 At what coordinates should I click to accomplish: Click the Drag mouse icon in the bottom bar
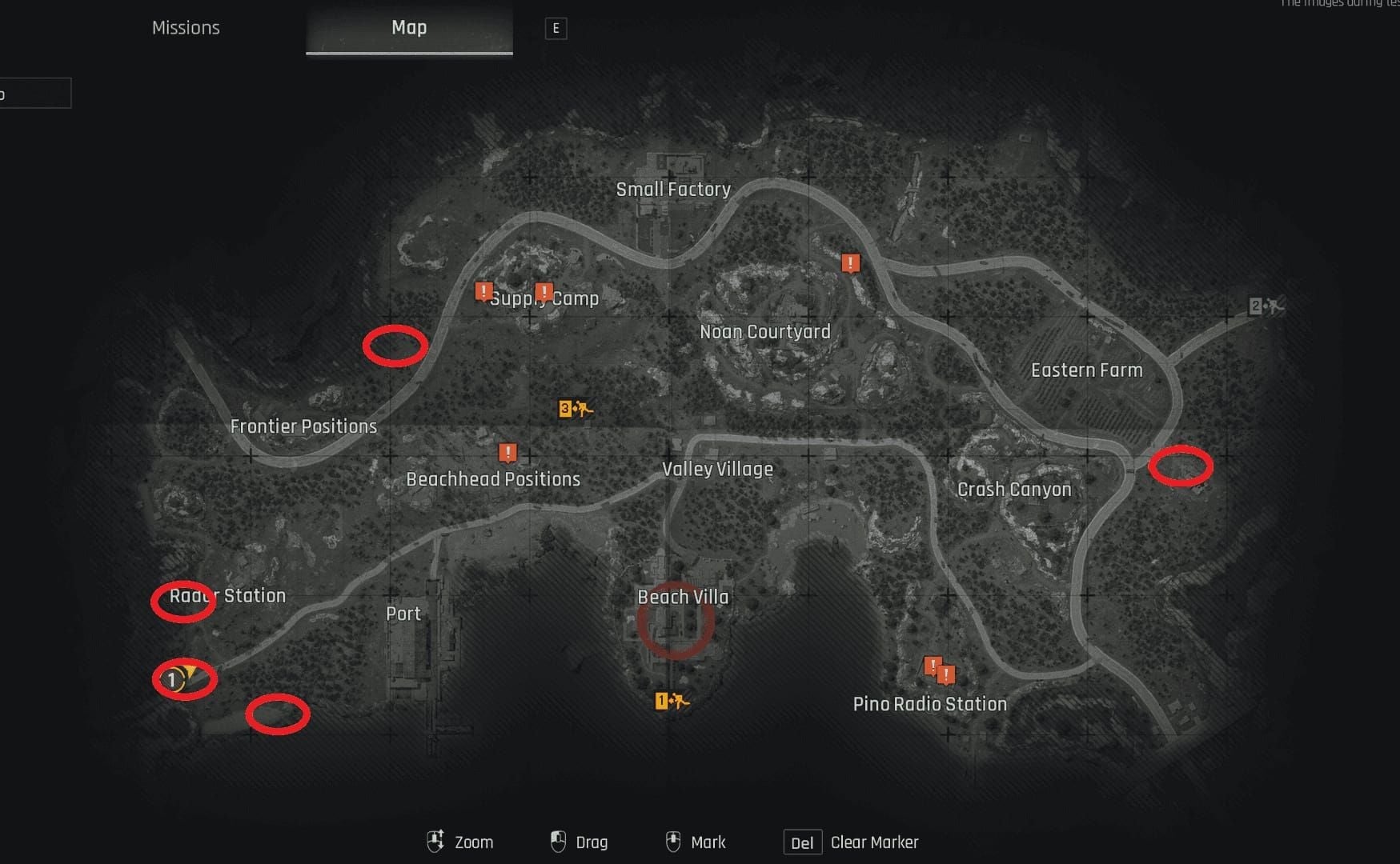557,841
